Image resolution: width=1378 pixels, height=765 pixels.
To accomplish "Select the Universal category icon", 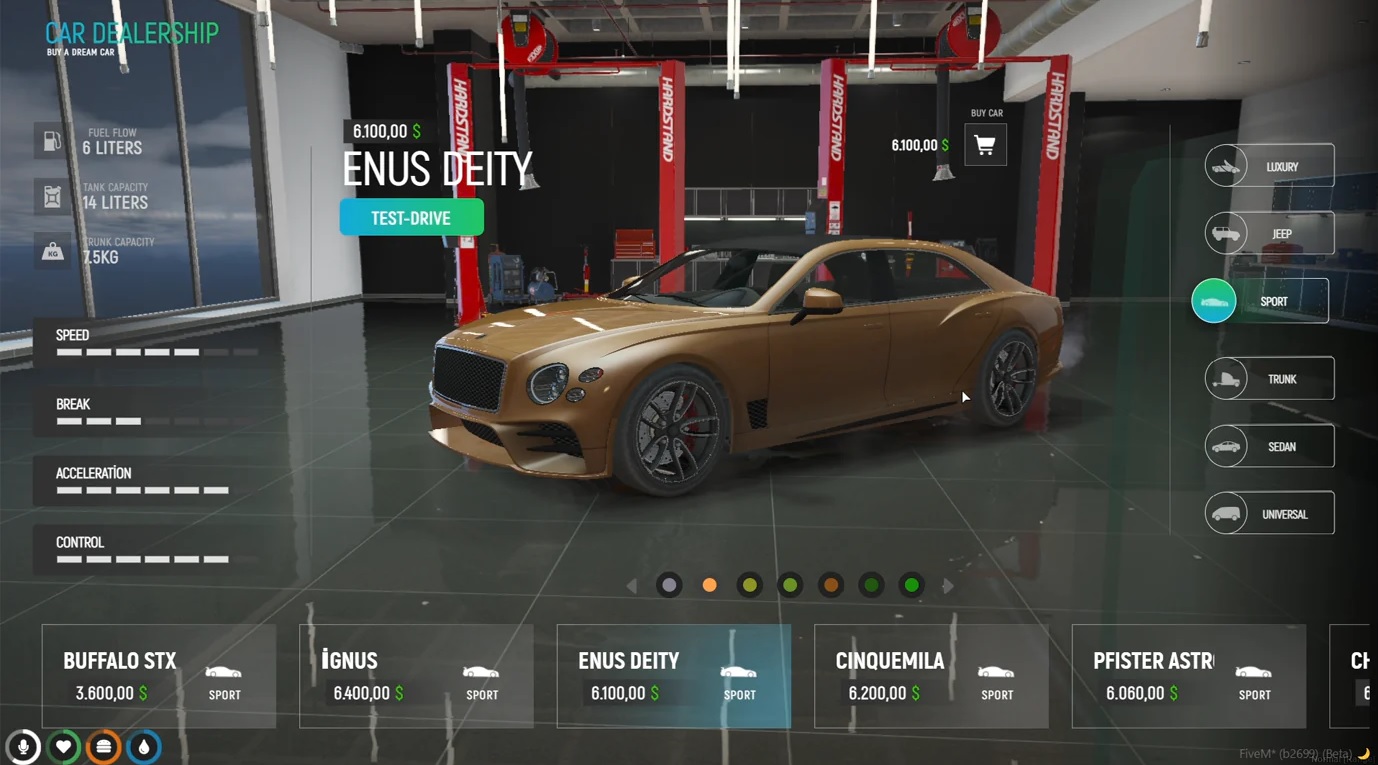I will point(1224,512).
